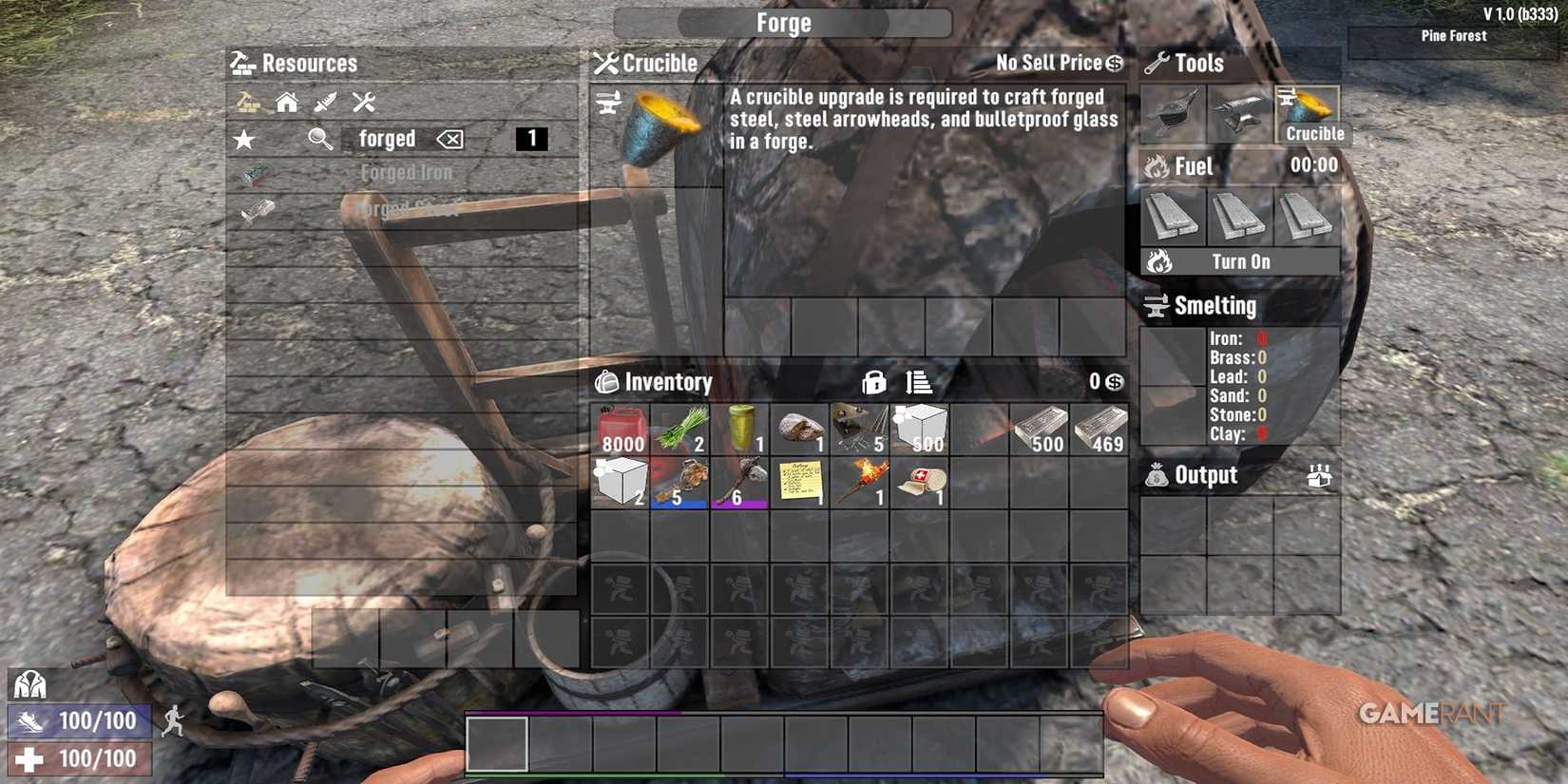The height and width of the screenshot is (784, 1568).
Task: Toggle the inventory lock icon
Action: tap(874, 384)
